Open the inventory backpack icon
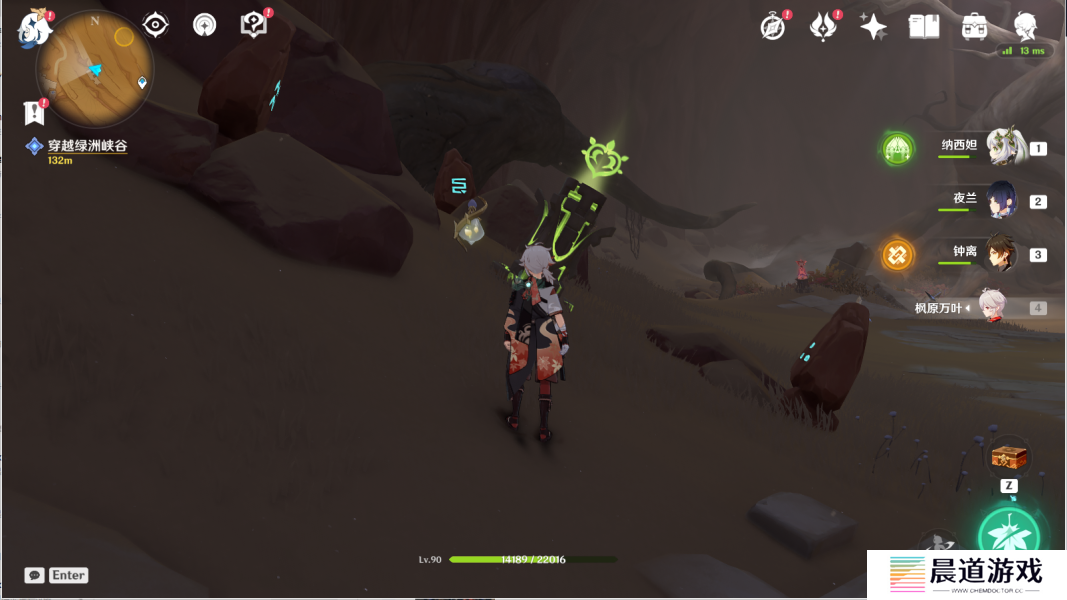Viewport: 1067px width, 600px height. [975, 27]
